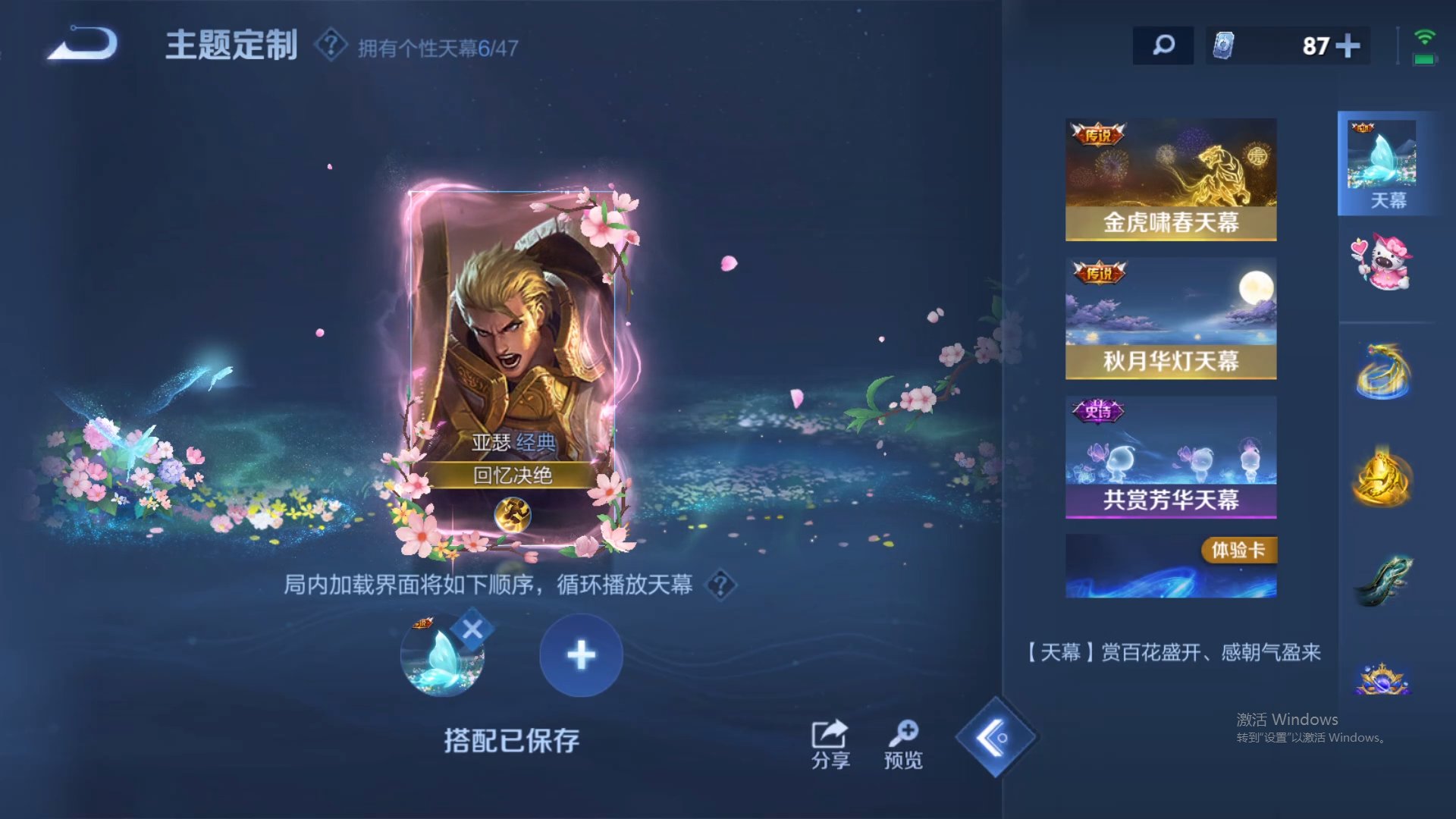Select the 天幕 category tab icon
Image resolution: width=1456 pixels, height=819 pixels.
[x=1385, y=163]
